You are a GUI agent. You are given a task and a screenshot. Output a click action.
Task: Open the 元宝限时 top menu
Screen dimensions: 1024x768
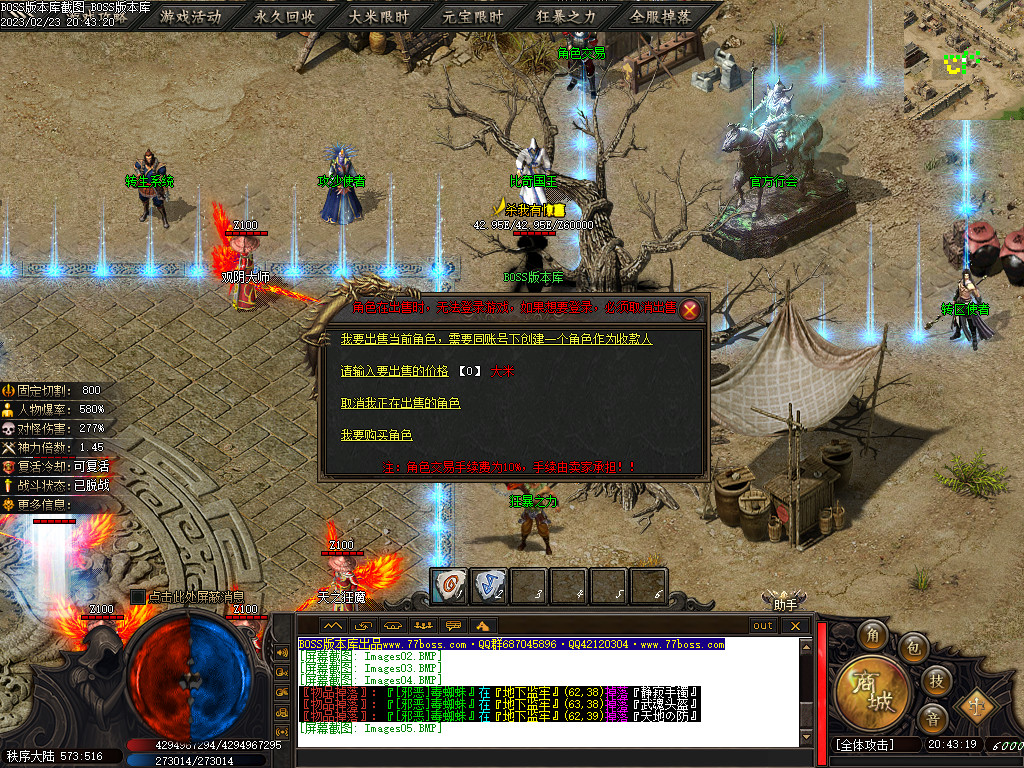473,16
